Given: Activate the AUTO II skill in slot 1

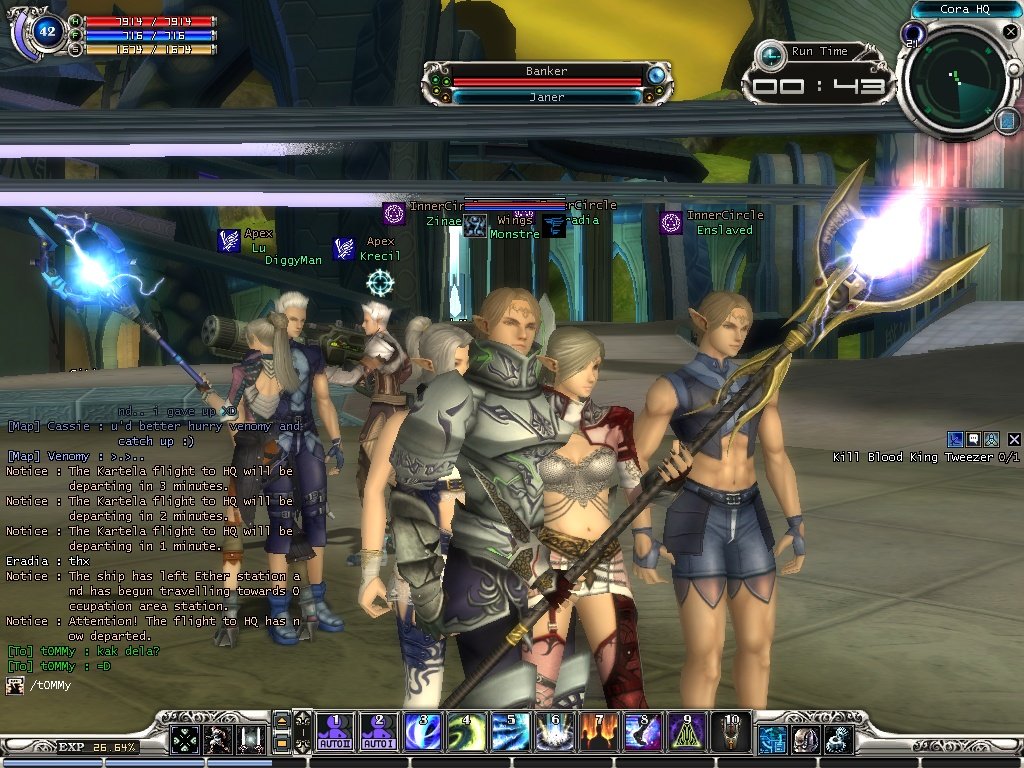Looking at the screenshot, I should 335,732.
